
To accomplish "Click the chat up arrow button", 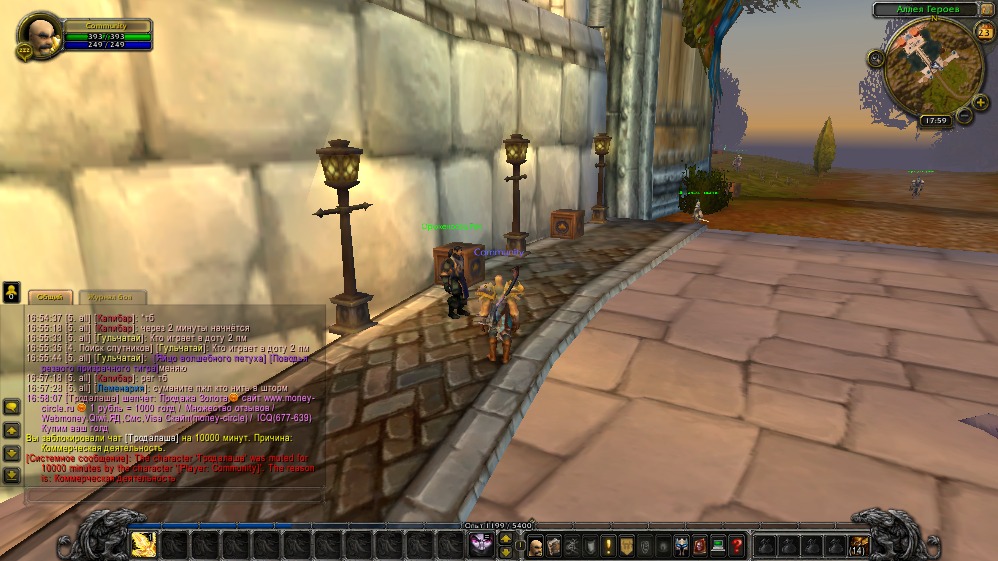I will click(11, 429).
